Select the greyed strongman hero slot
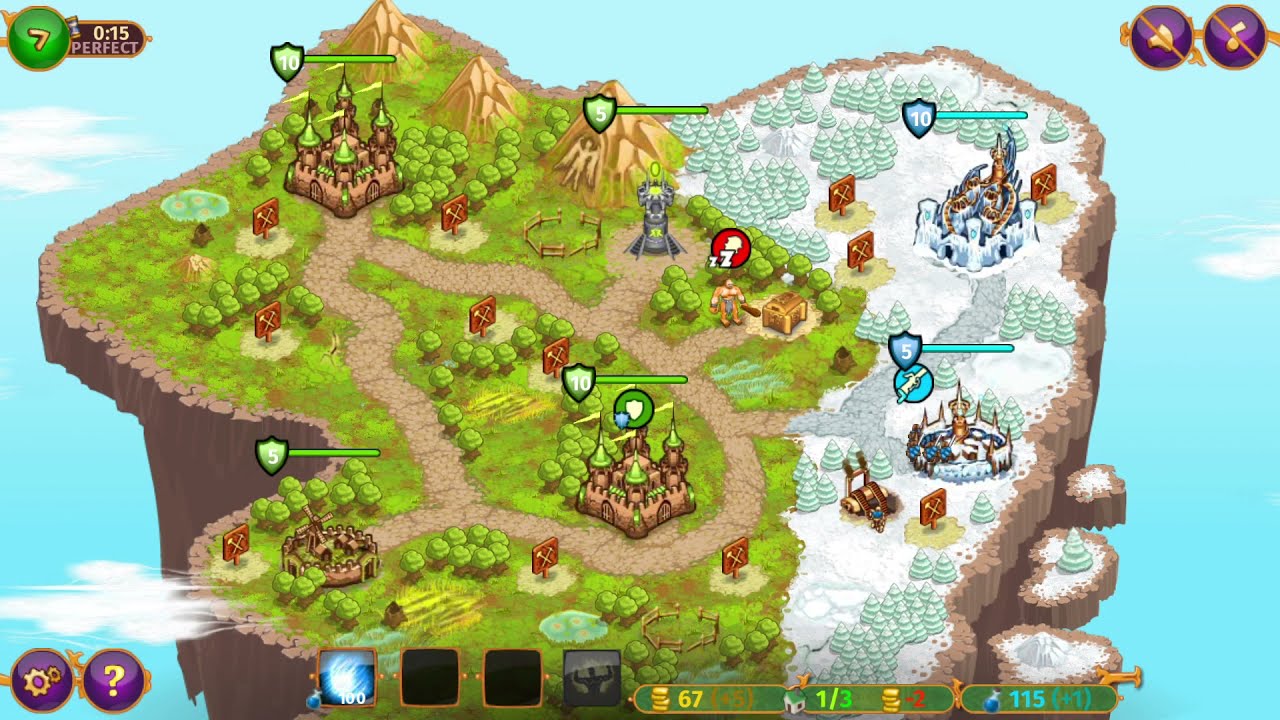The height and width of the screenshot is (720, 1280). pos(592,678)
